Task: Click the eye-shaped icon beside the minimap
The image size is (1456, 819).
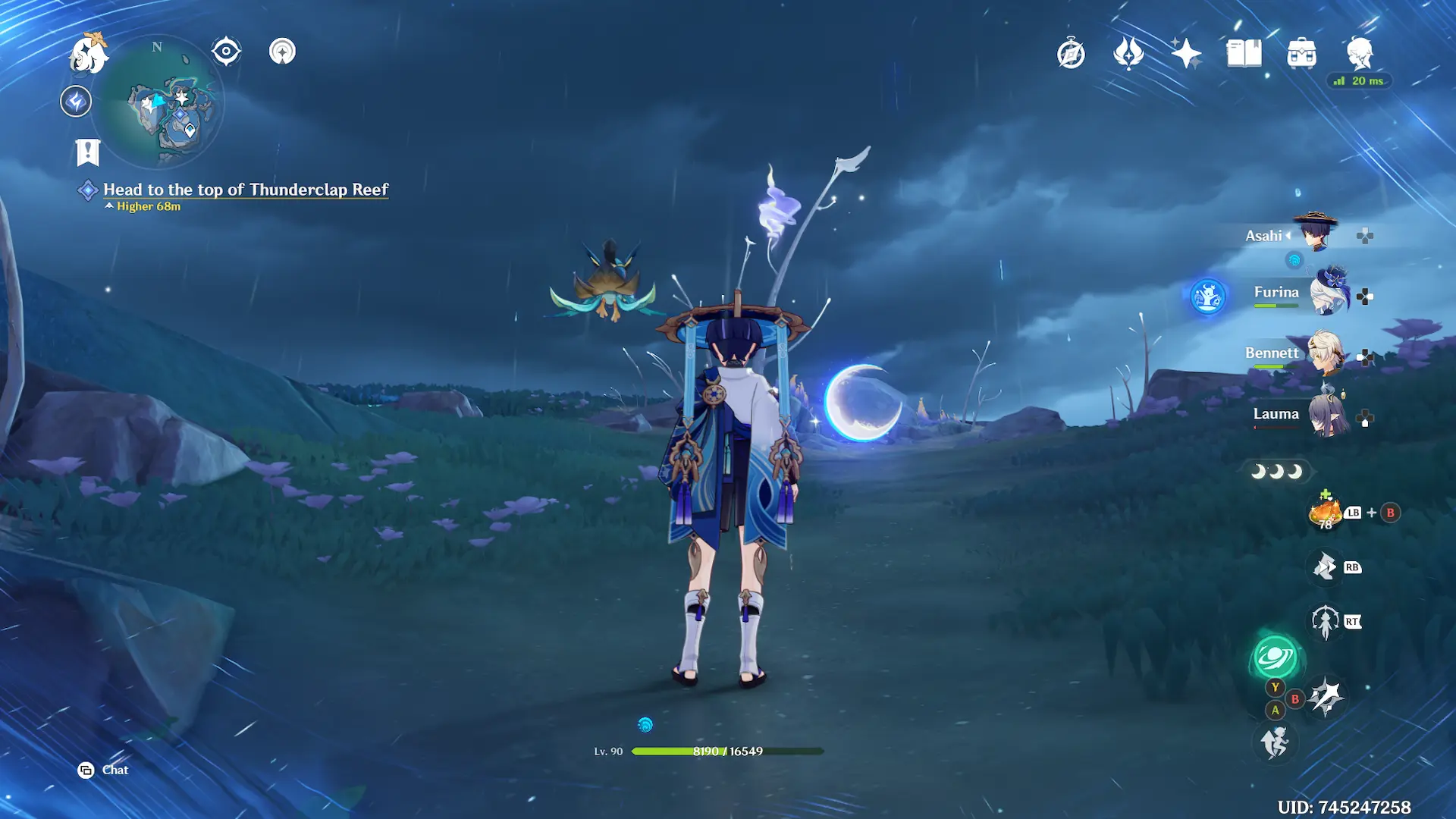Action: [226, 52]
